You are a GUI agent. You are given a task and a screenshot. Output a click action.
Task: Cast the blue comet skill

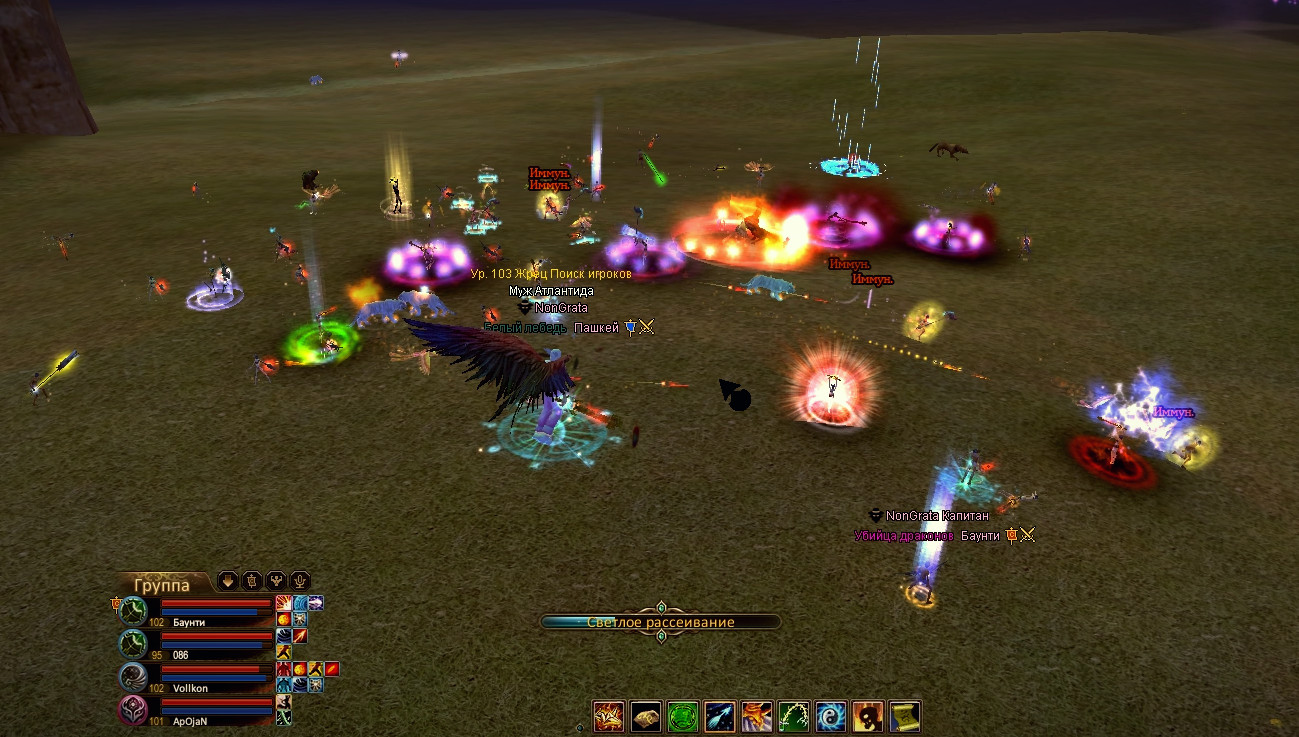click(720, 716)
